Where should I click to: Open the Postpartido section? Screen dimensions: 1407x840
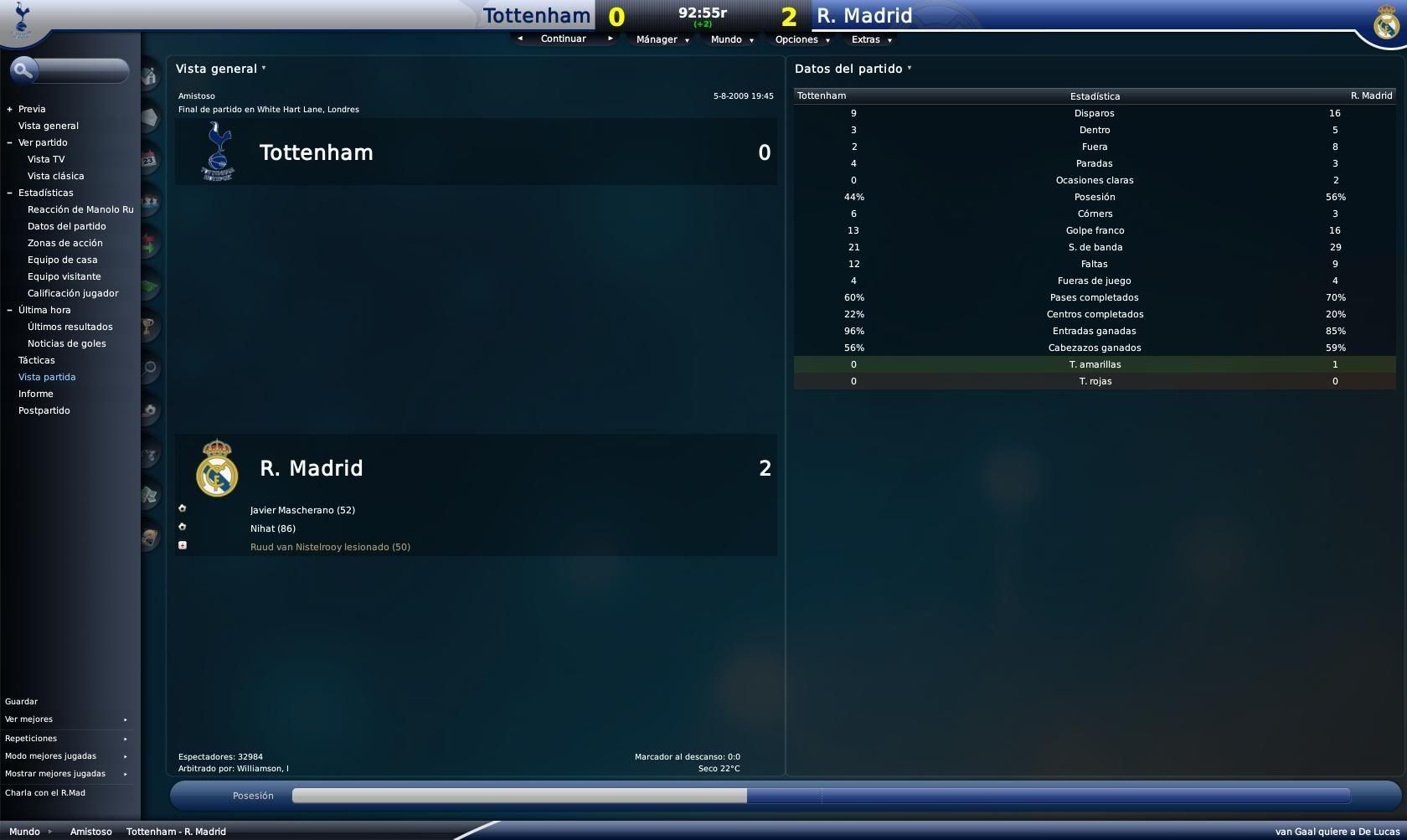pyautogui.click(x=44, y=410)
